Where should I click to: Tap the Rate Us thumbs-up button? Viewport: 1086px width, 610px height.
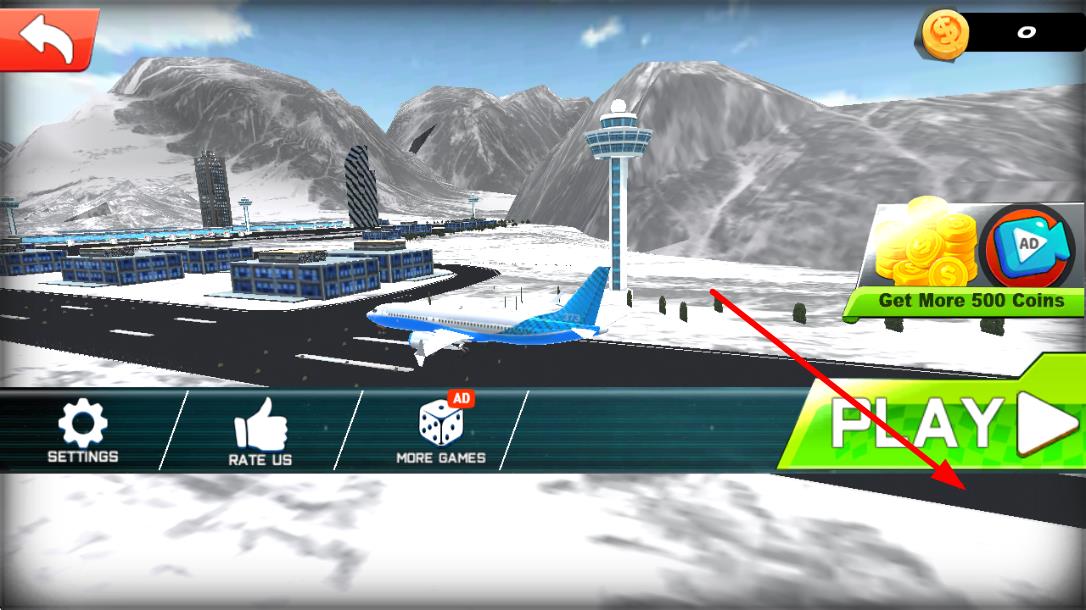260,433
